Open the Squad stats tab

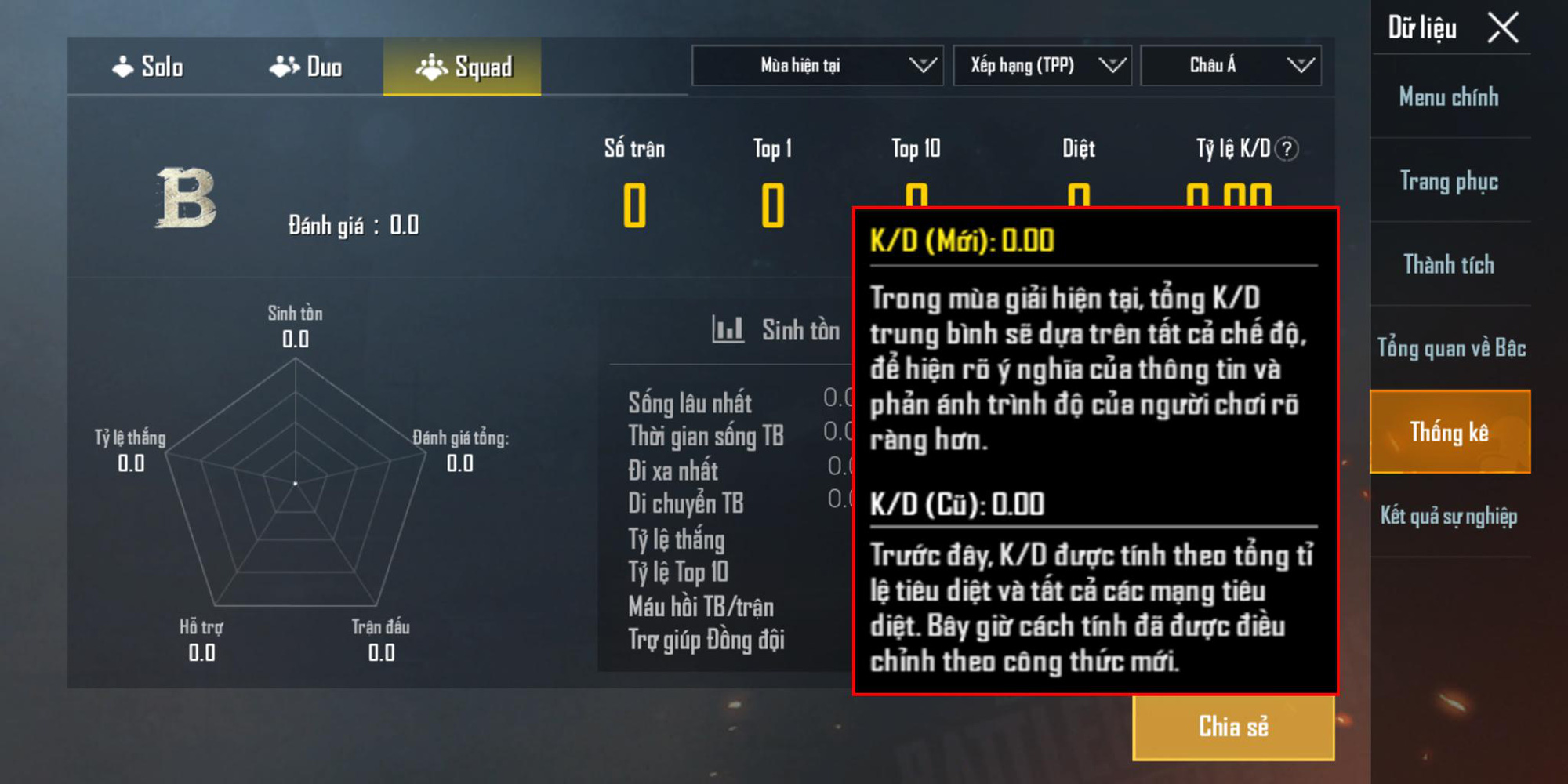pos(463,67)
